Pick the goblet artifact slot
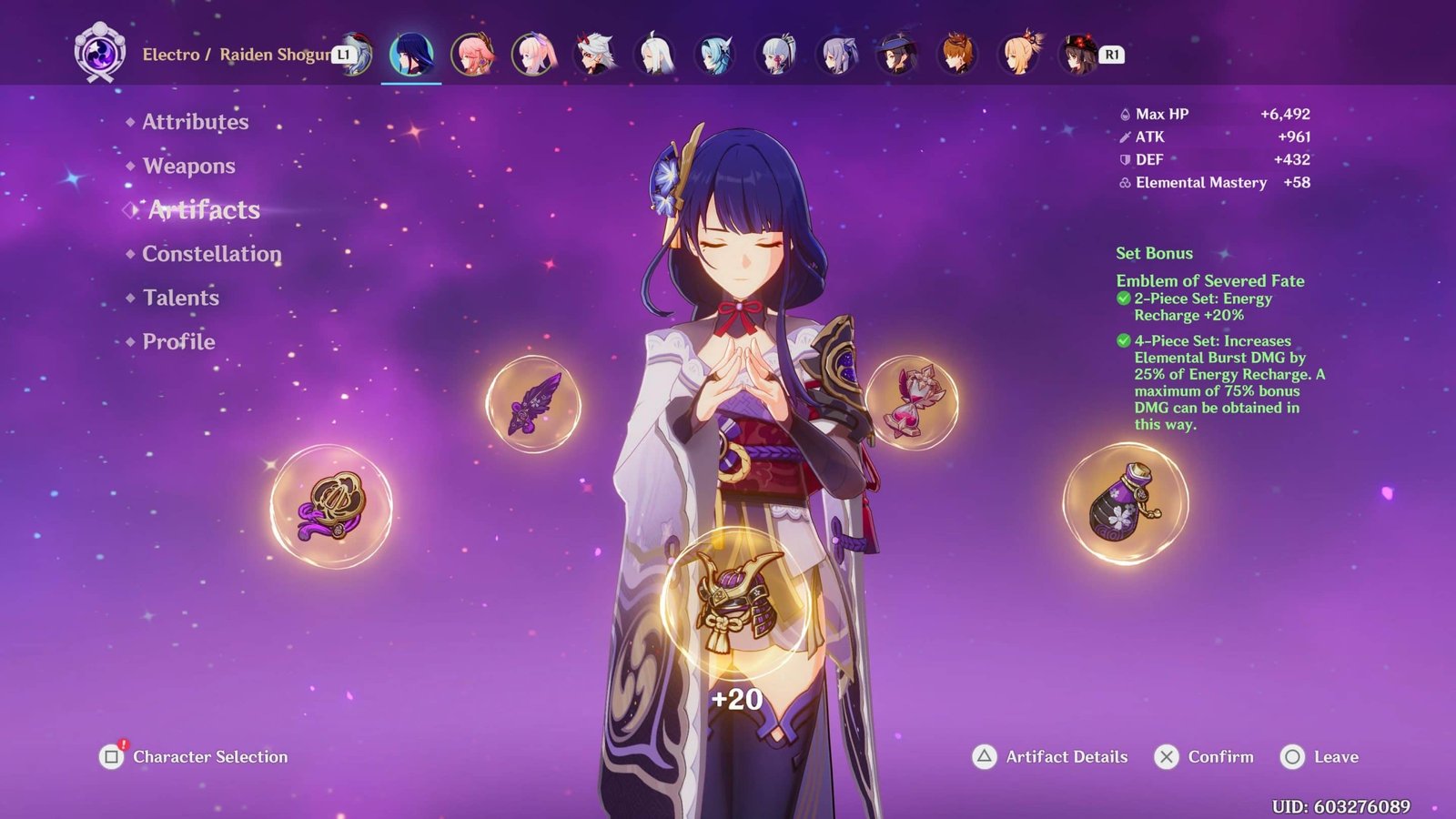Image resolution: width=1456 pixels, height=819 pixels. (1126, 503)
